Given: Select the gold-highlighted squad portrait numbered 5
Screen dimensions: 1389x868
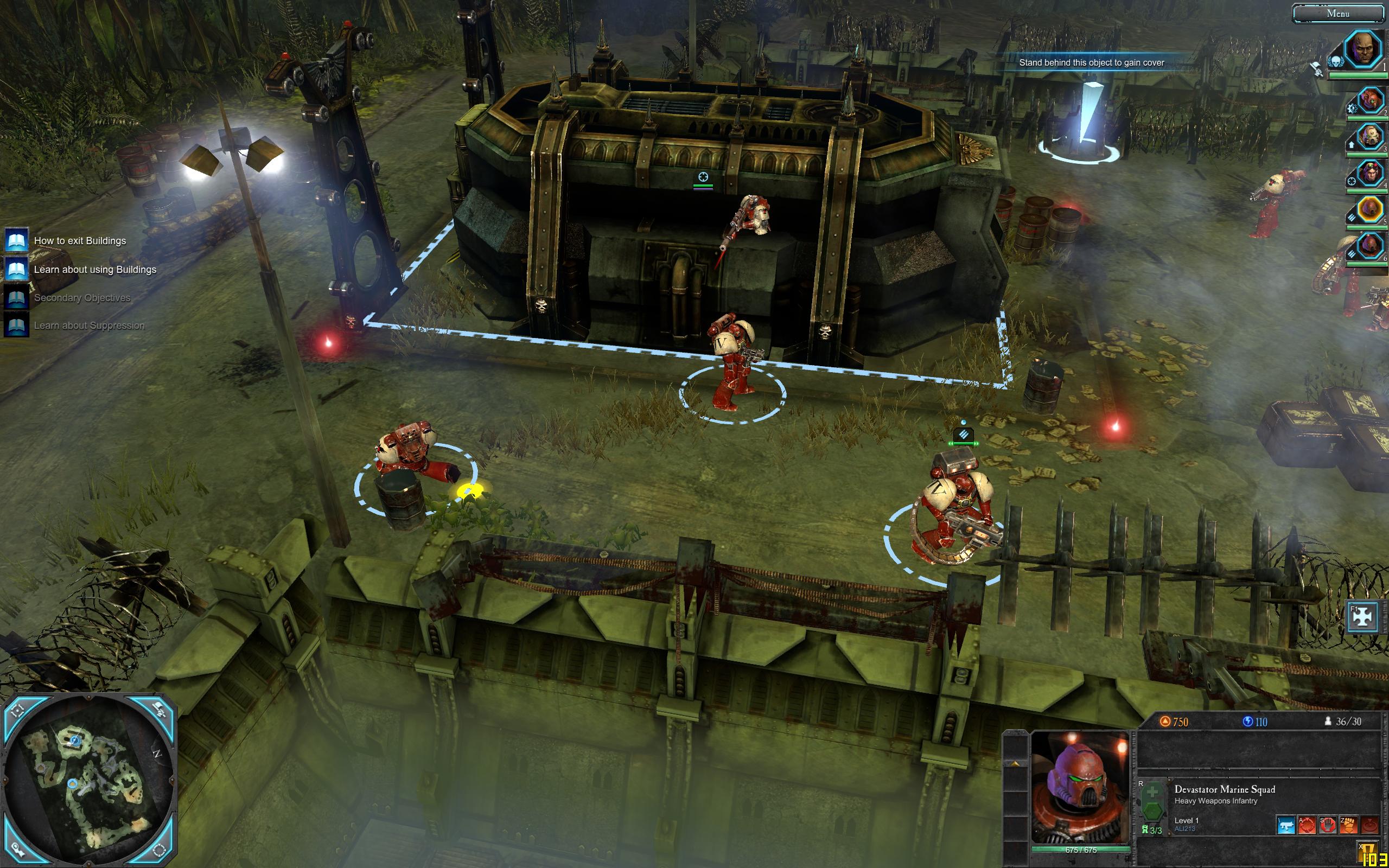Looking at the screenshot, I should point(1369,209).
